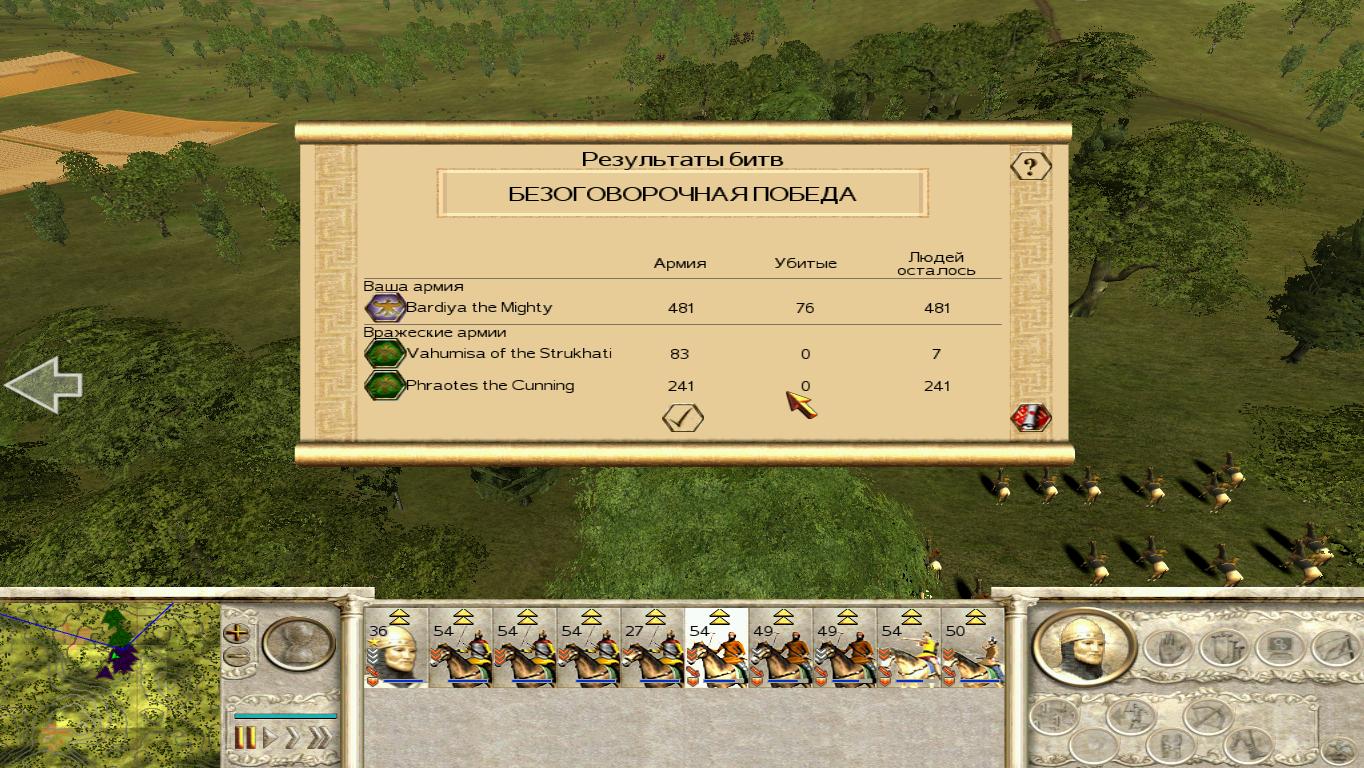
Task: Pause the battle
Action: (245, 738)
